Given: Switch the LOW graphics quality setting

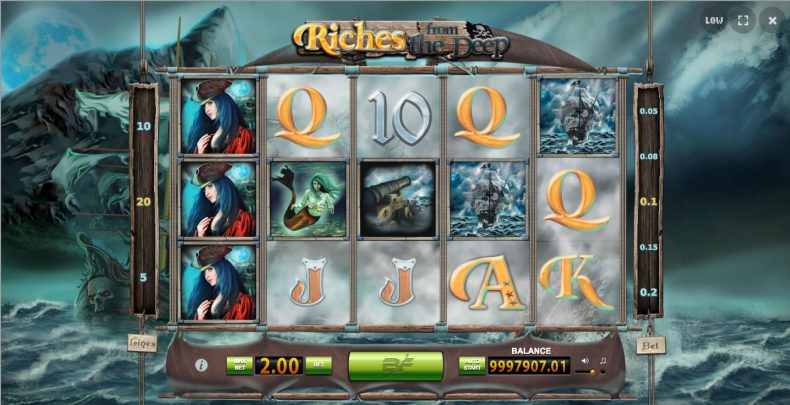Looking at the screenshot, I should pos(714,19).
